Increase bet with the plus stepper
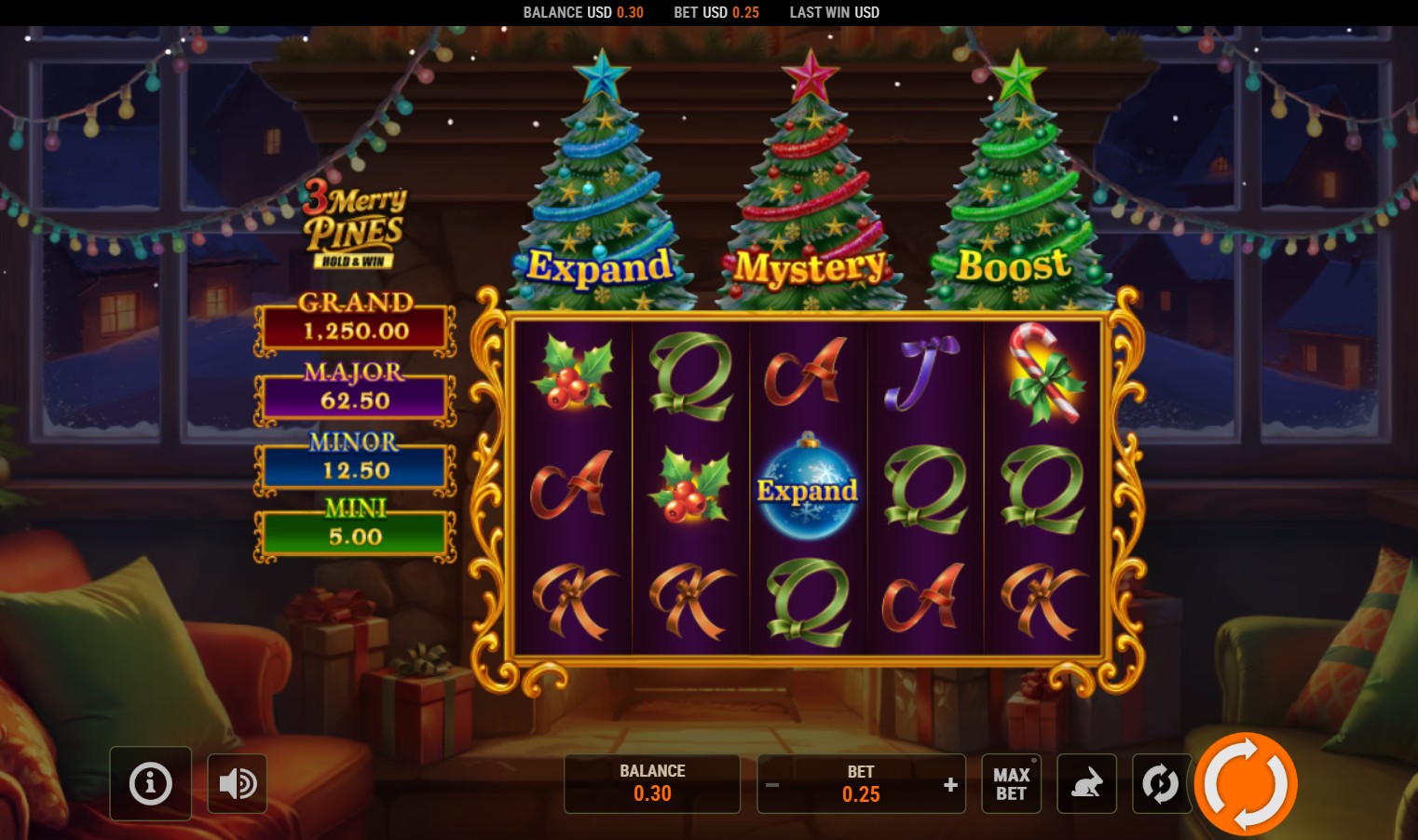Image resolution: width=1418 pixels, height=840 pixels. pos(950,784)
